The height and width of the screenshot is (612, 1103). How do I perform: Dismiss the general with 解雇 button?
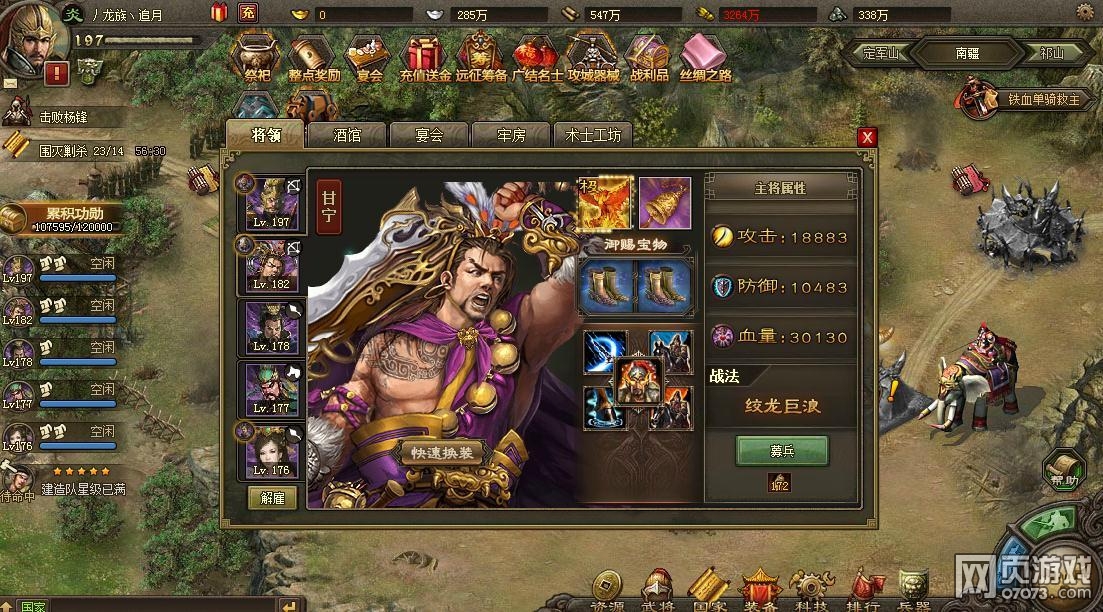click(x=272, y=497)
